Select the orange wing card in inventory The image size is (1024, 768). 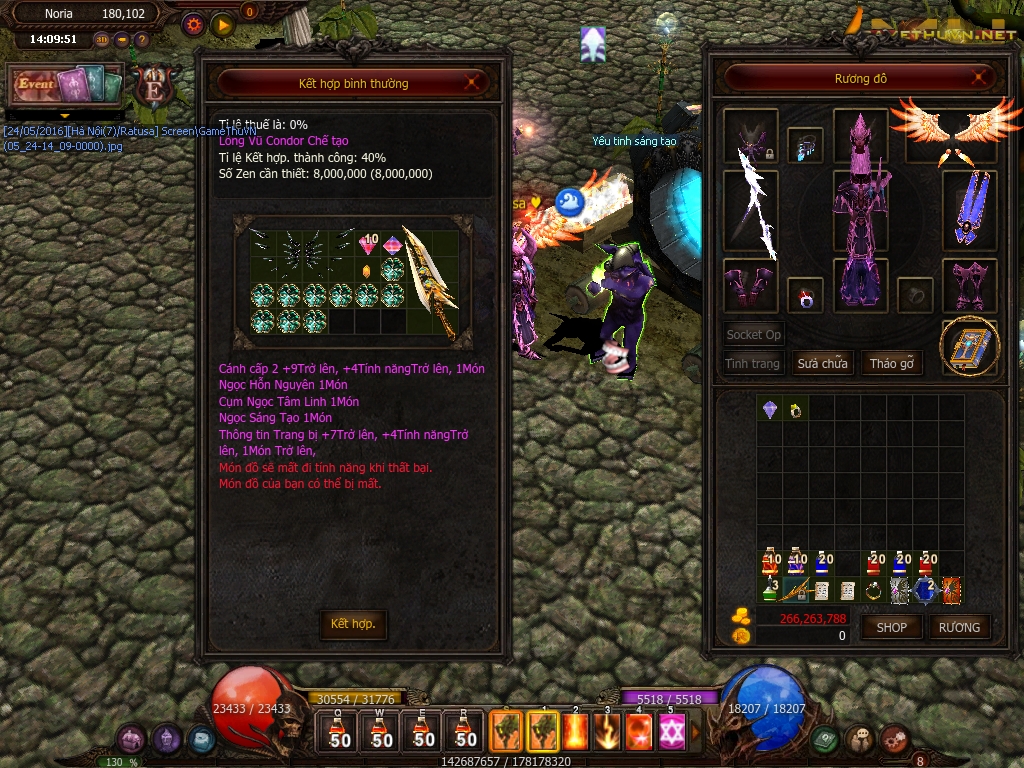tap(951, 590)
